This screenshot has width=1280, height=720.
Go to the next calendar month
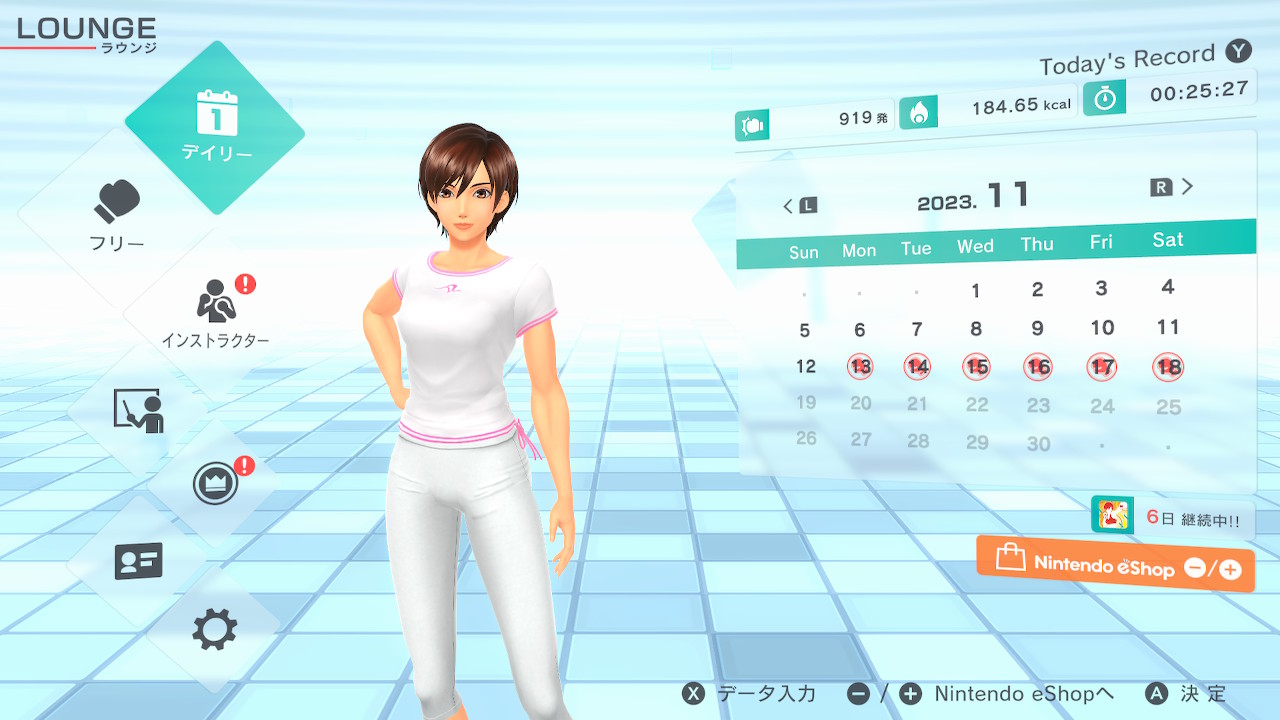[1173, 187]
